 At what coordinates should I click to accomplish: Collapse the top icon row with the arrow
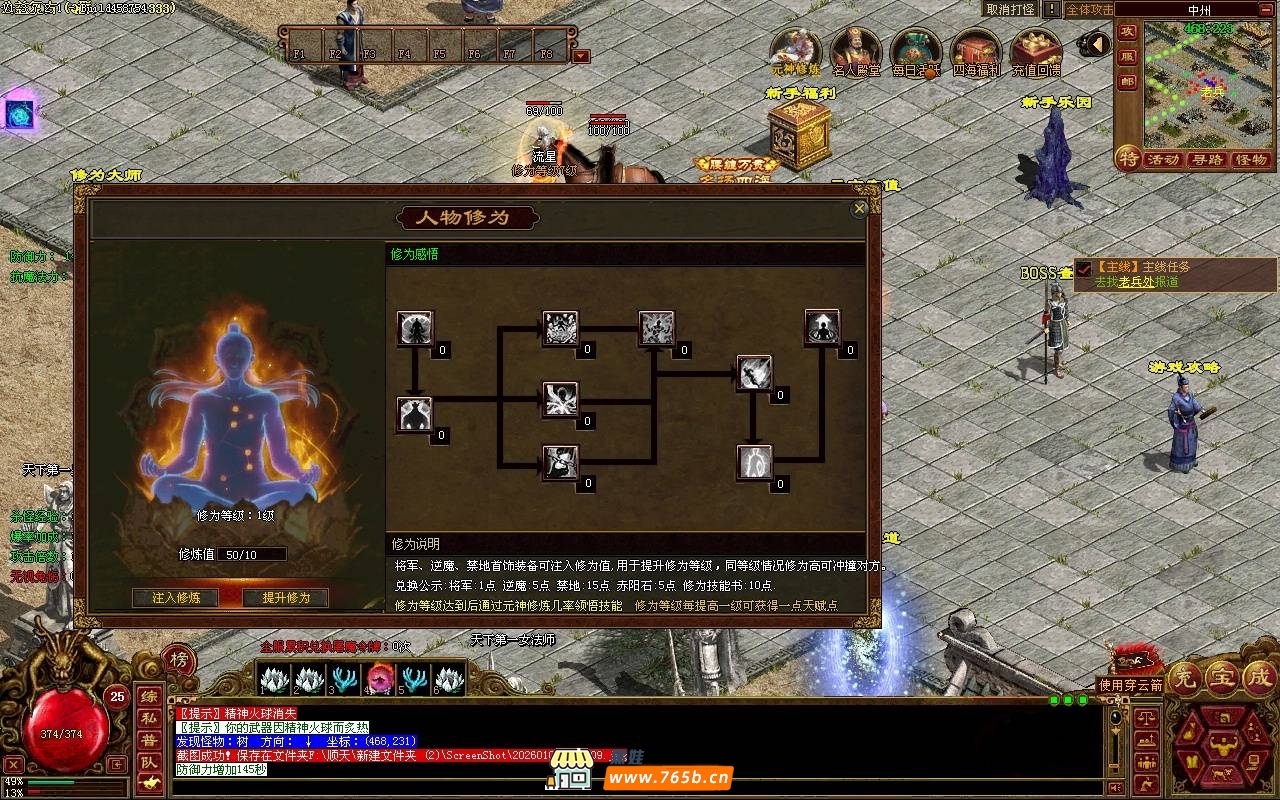1096,44
